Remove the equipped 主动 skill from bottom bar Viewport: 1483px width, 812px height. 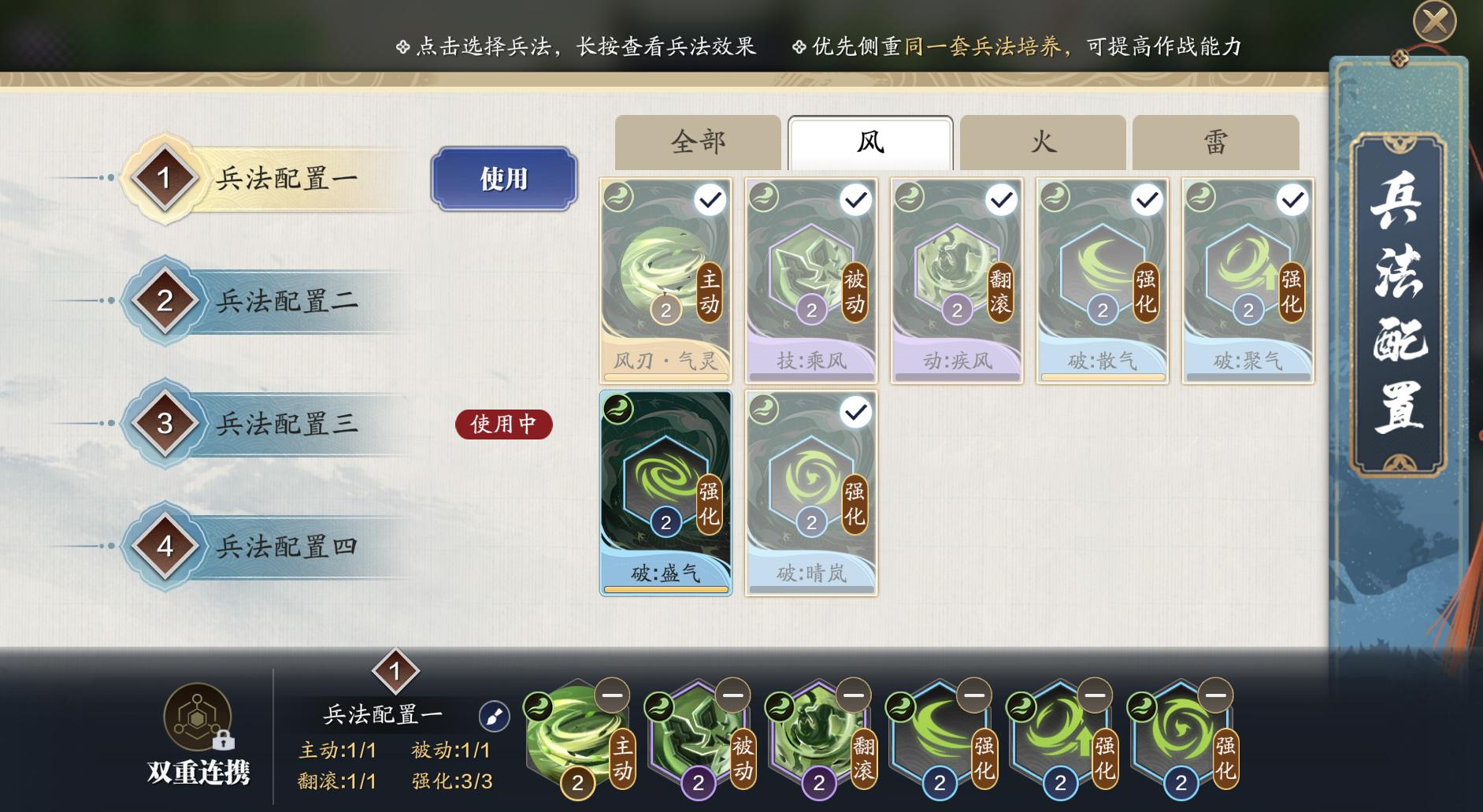(x=612, y=695)
